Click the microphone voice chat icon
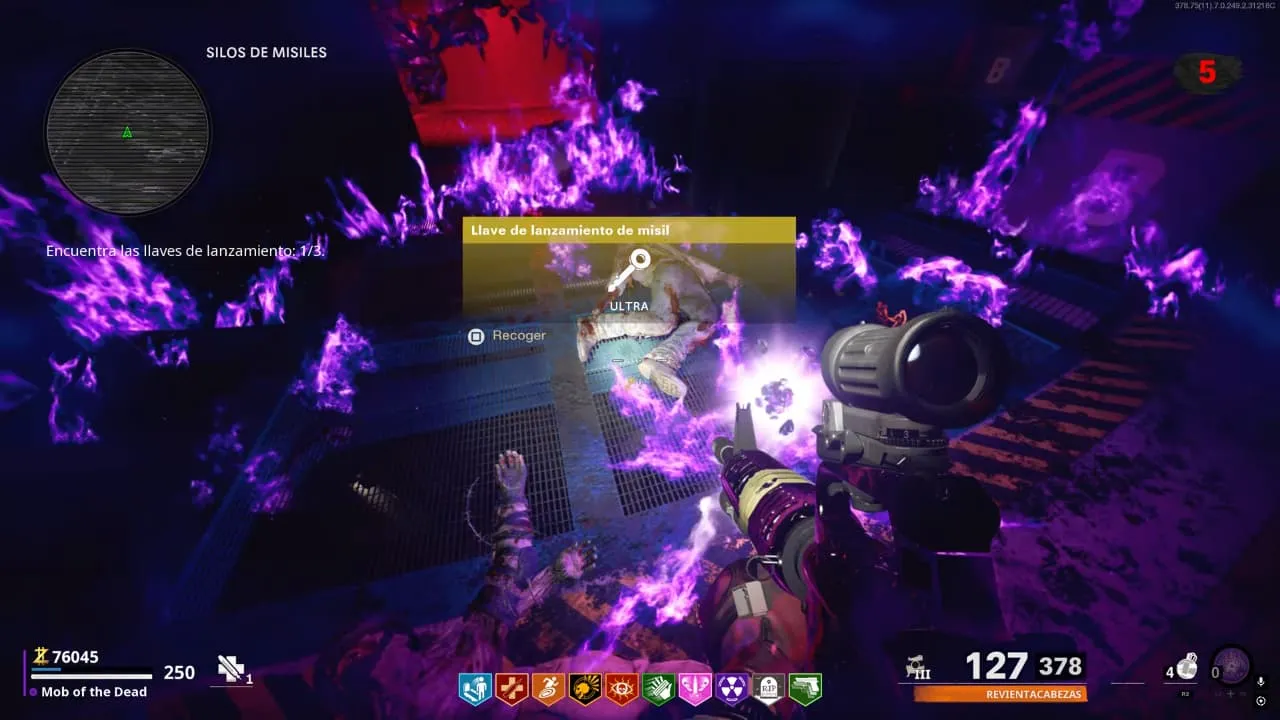1280x720 pixels. 1261,682
